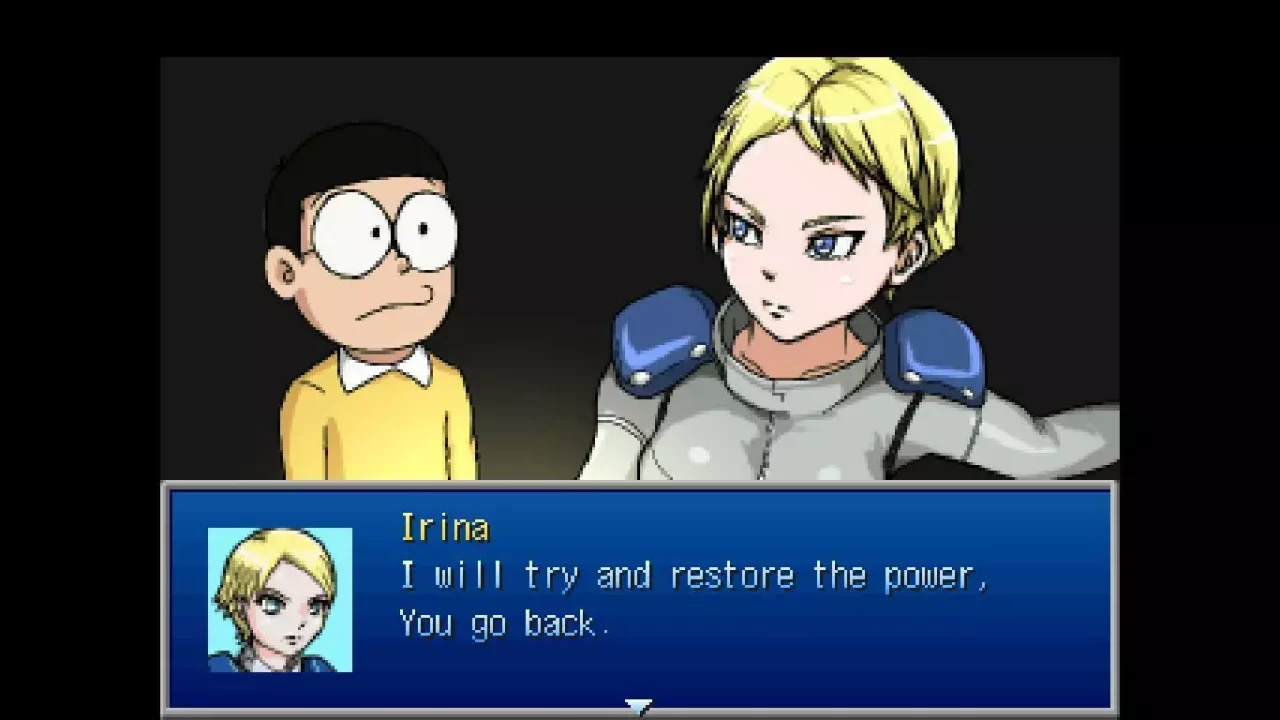Click the dialogue line 'I will try and restore the power,'
Screen dimensions: 1280x720
(694, 574)
